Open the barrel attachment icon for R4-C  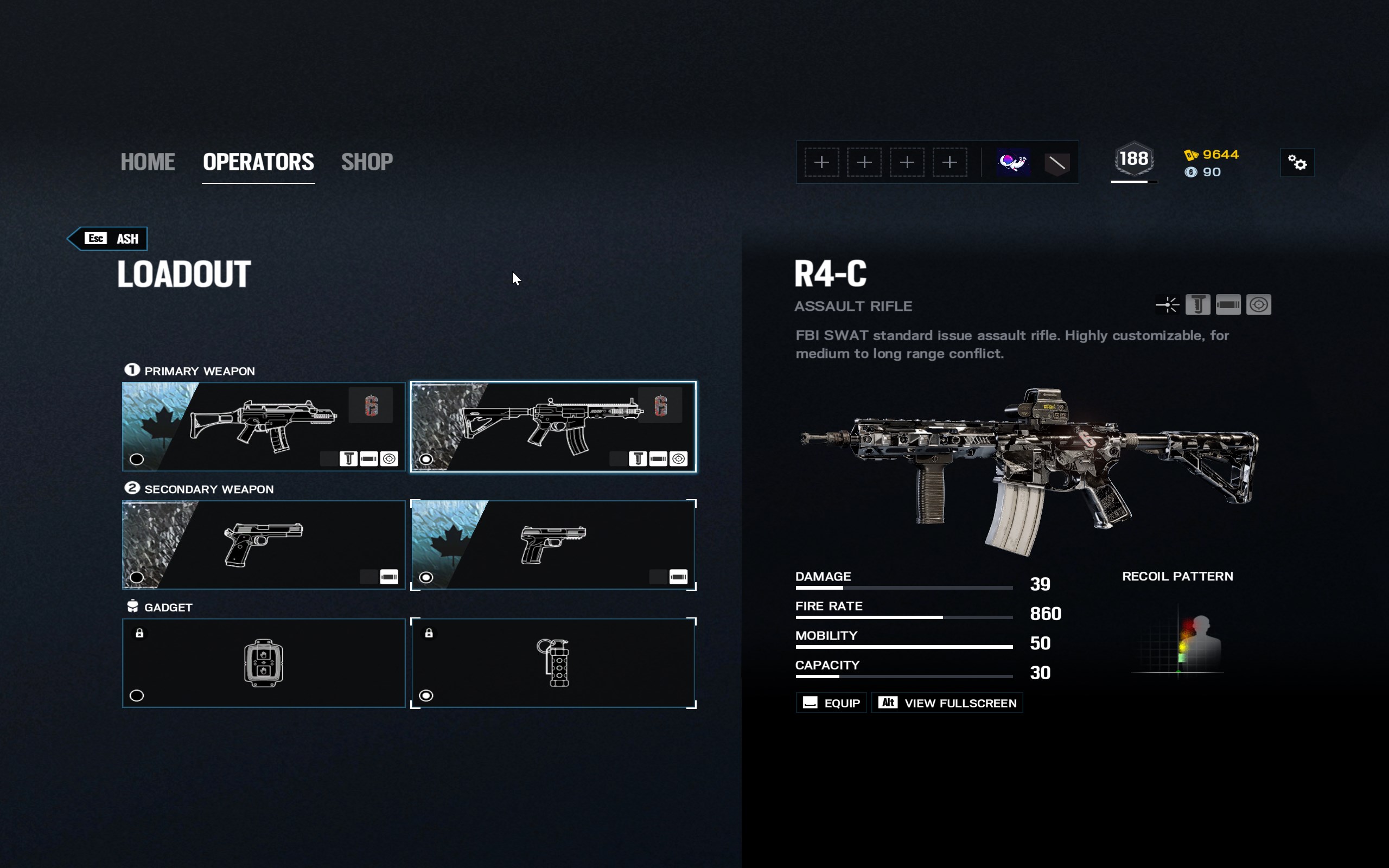click(x=1228, y=305)
